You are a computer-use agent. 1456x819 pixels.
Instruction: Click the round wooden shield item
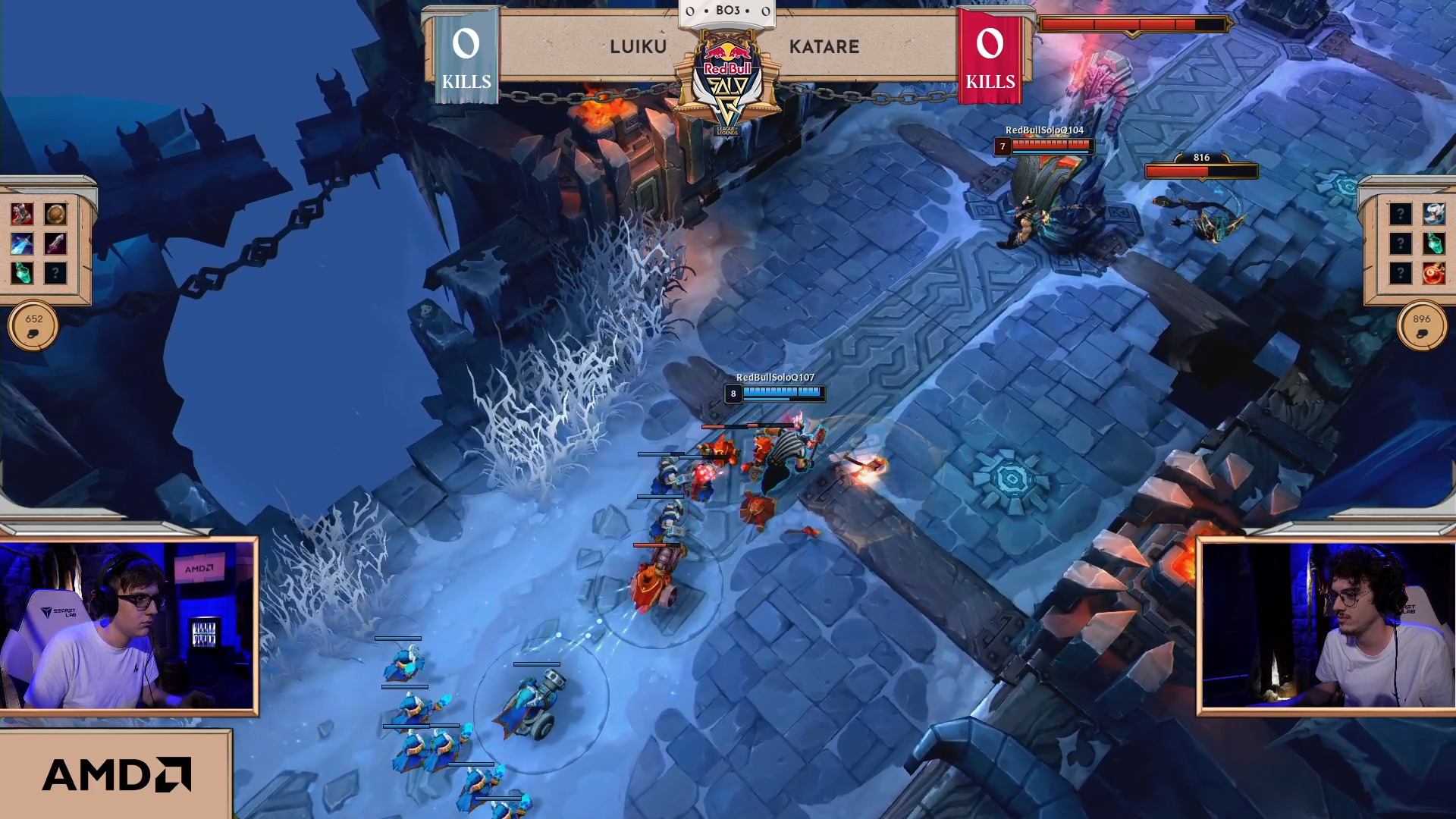point(55,215)
